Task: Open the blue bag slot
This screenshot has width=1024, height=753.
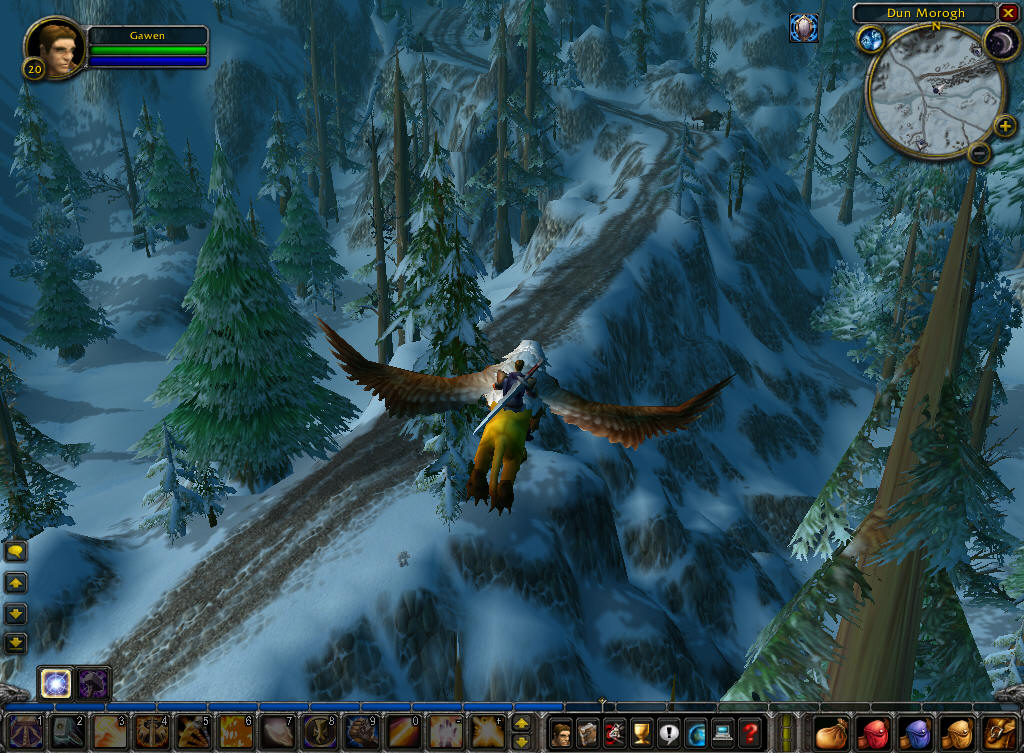Action: click(x=914, y=732)
